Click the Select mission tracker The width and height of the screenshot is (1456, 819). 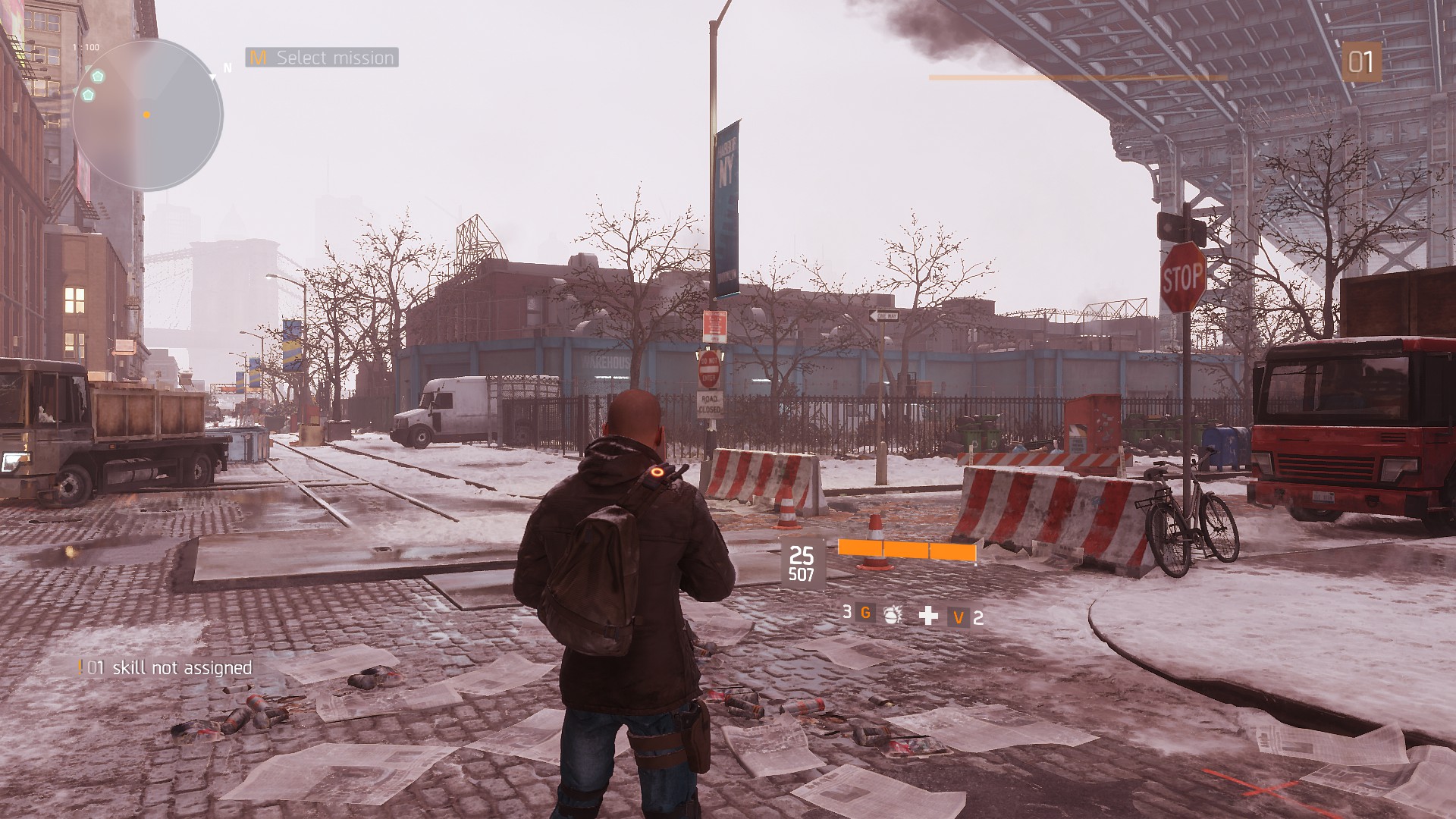point(322,58)
